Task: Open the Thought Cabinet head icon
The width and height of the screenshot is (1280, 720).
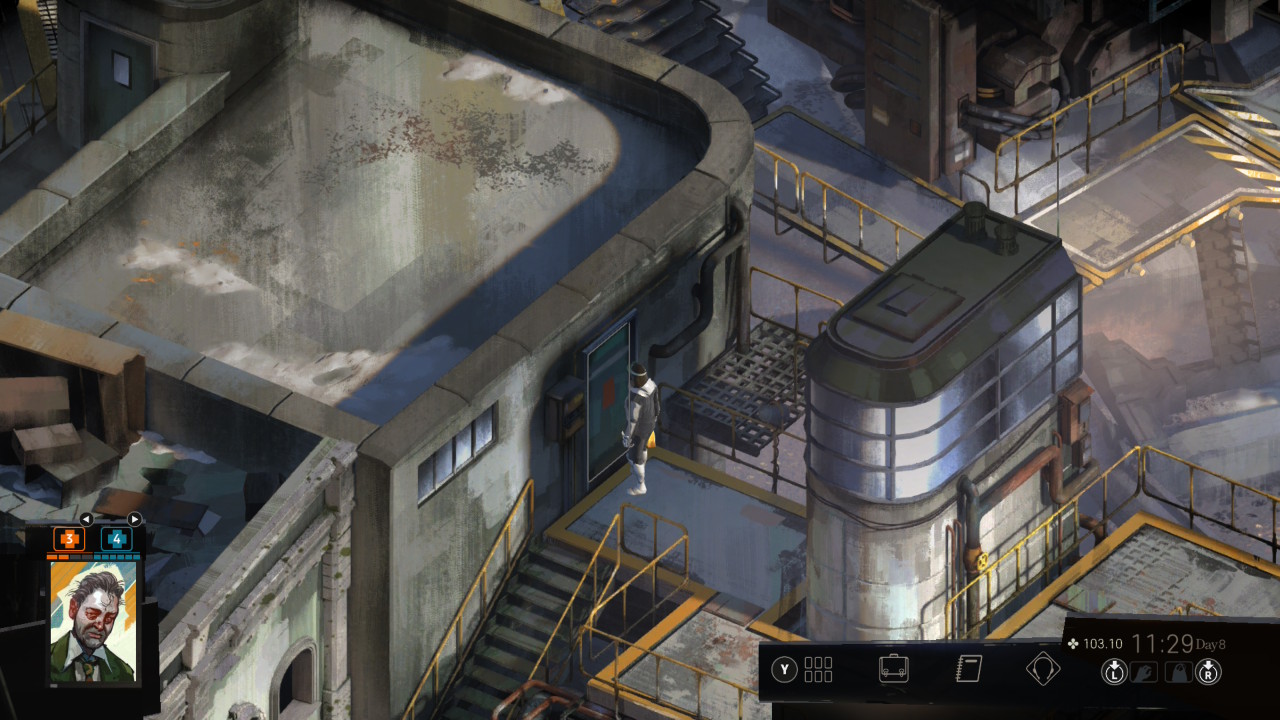Action: point(1042,668)
